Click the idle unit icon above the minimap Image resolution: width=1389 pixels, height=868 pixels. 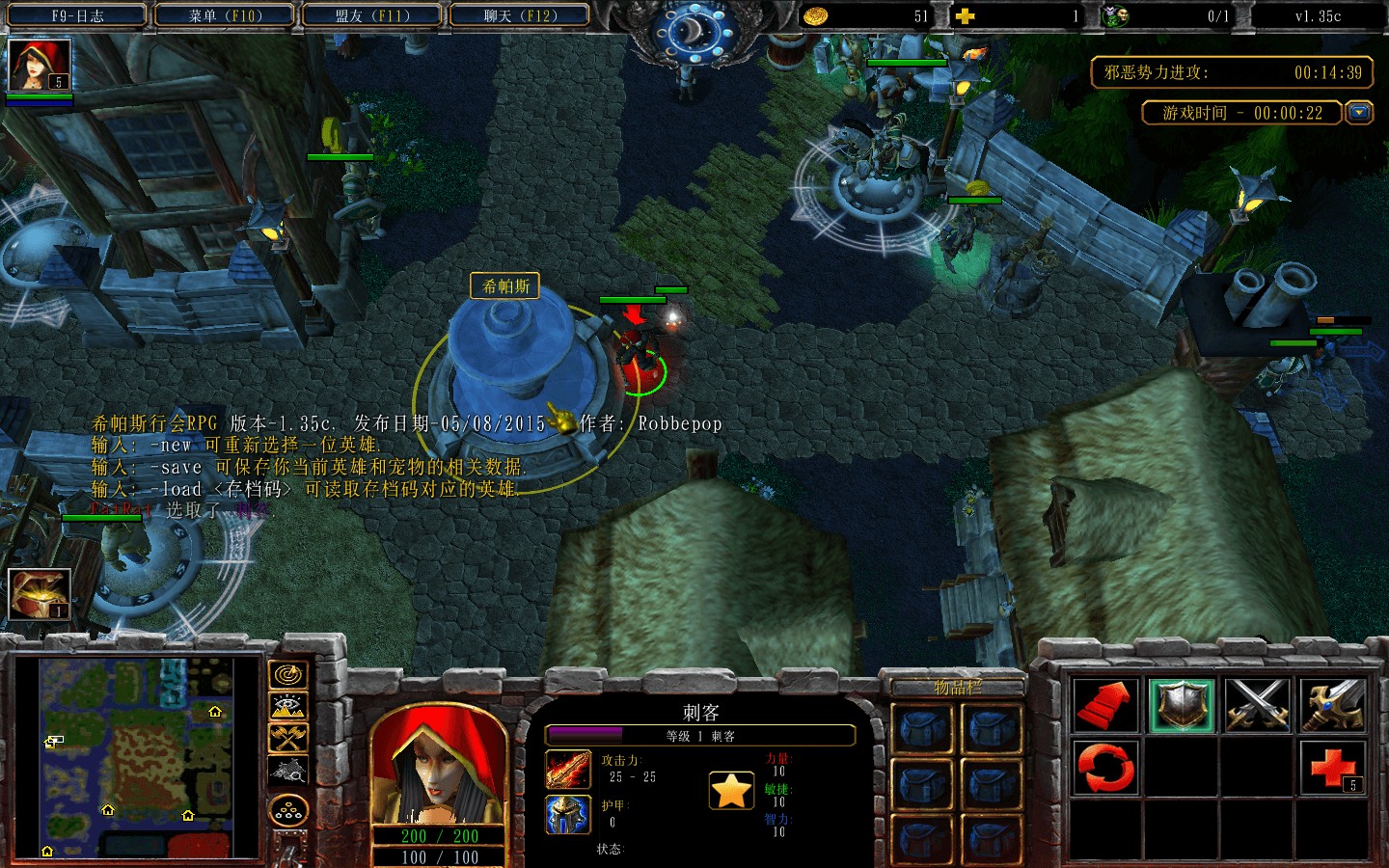[40, 594]
